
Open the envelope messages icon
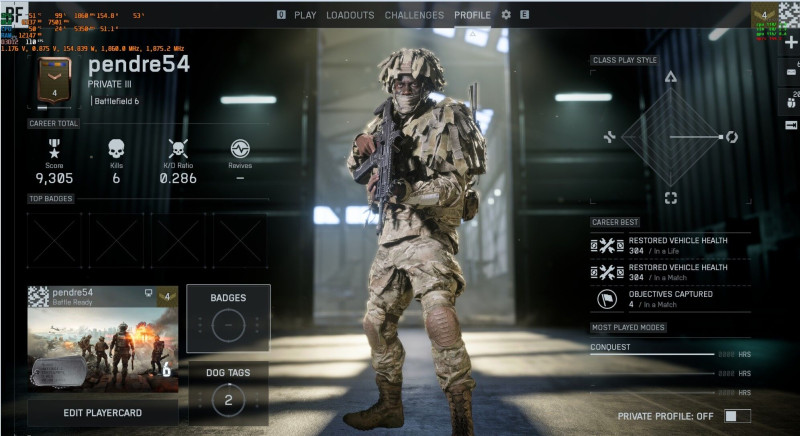pyautogui.click(x=791, y=72)
